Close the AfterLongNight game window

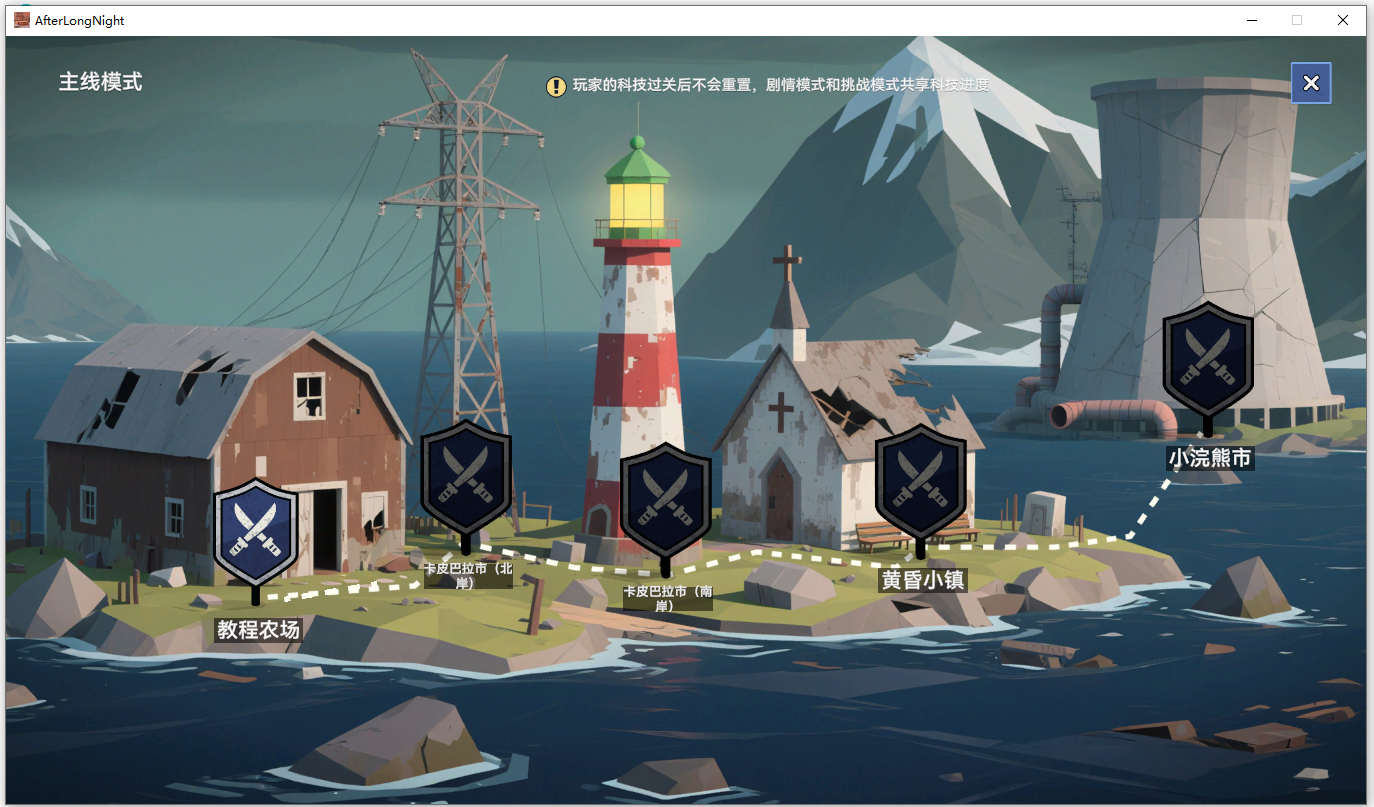pos(1343,20)
